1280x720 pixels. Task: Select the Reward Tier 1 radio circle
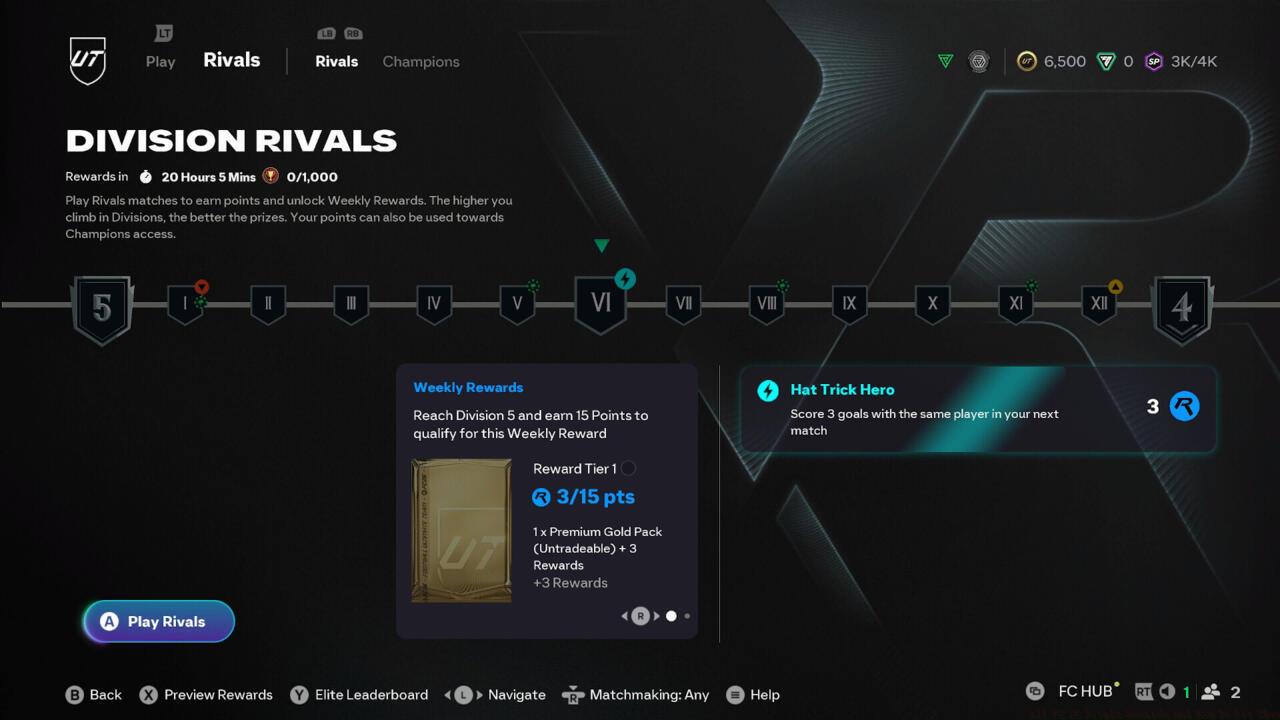(x=629, y=468)
